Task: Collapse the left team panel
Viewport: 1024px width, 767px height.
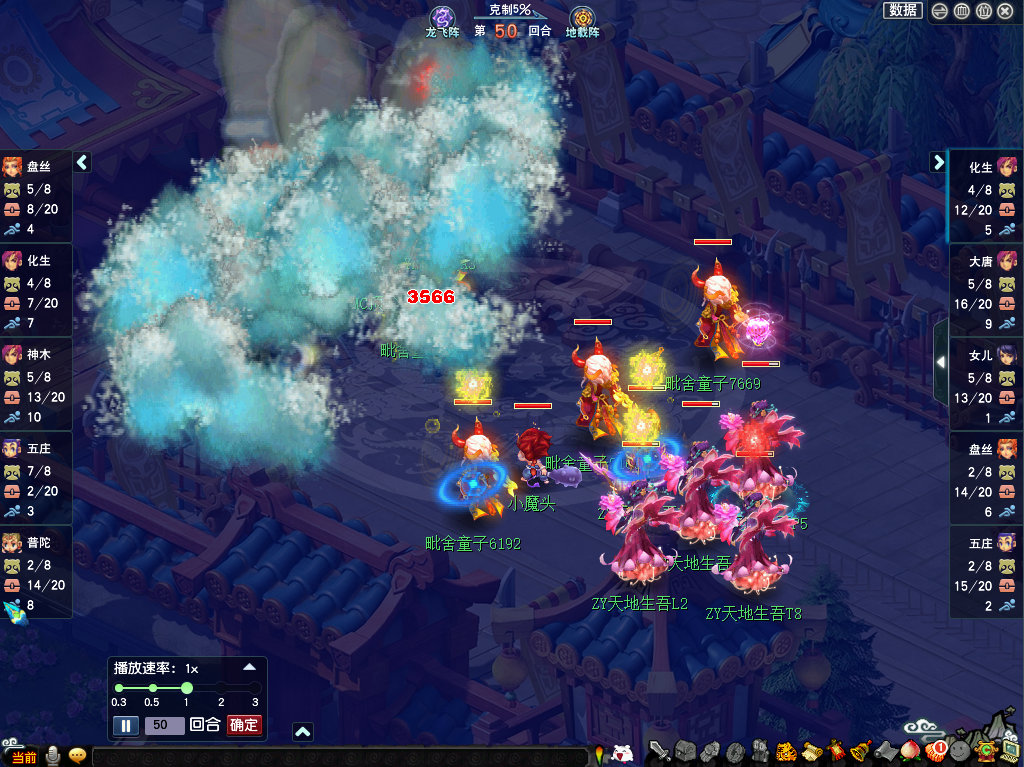Action: pyautogui.click(x=82, y=162)
